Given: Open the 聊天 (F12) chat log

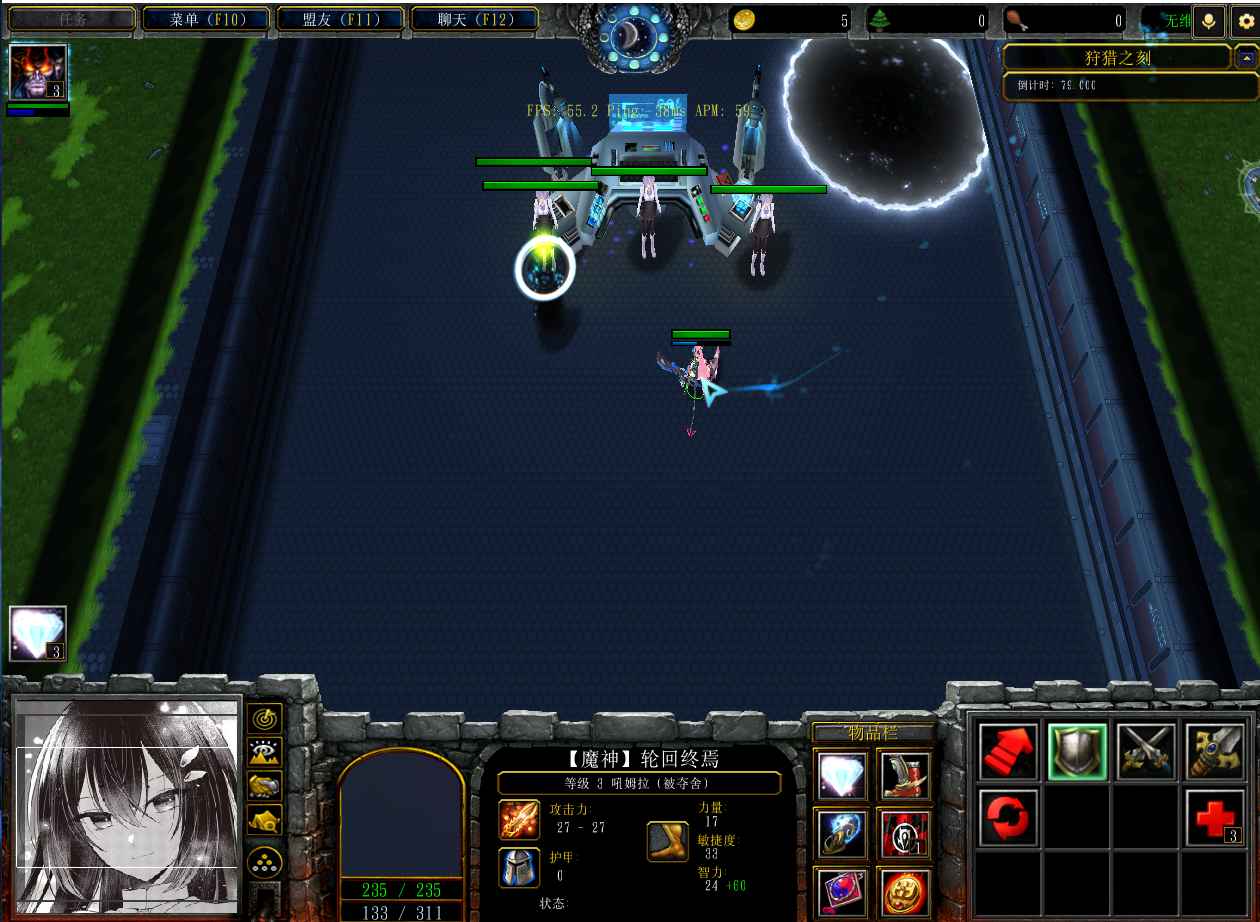Looking at the screenshot, I should [474, 19].
